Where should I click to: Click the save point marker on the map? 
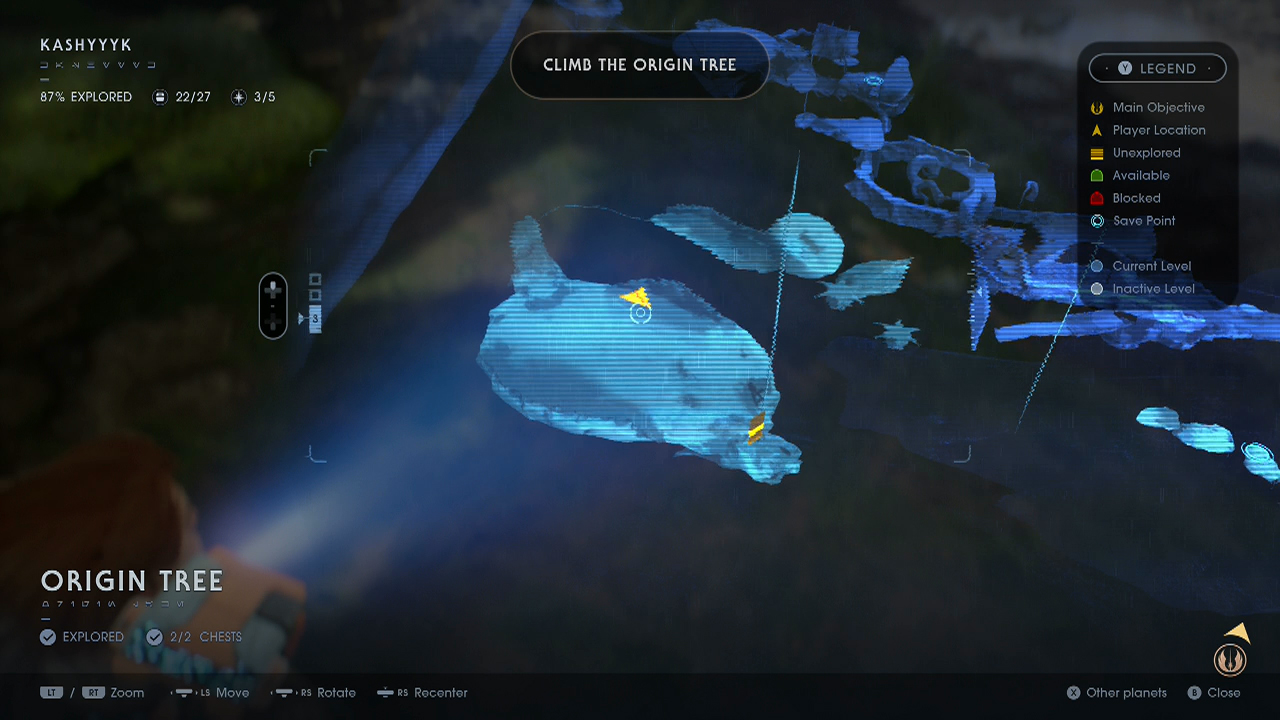pos(640,313)
